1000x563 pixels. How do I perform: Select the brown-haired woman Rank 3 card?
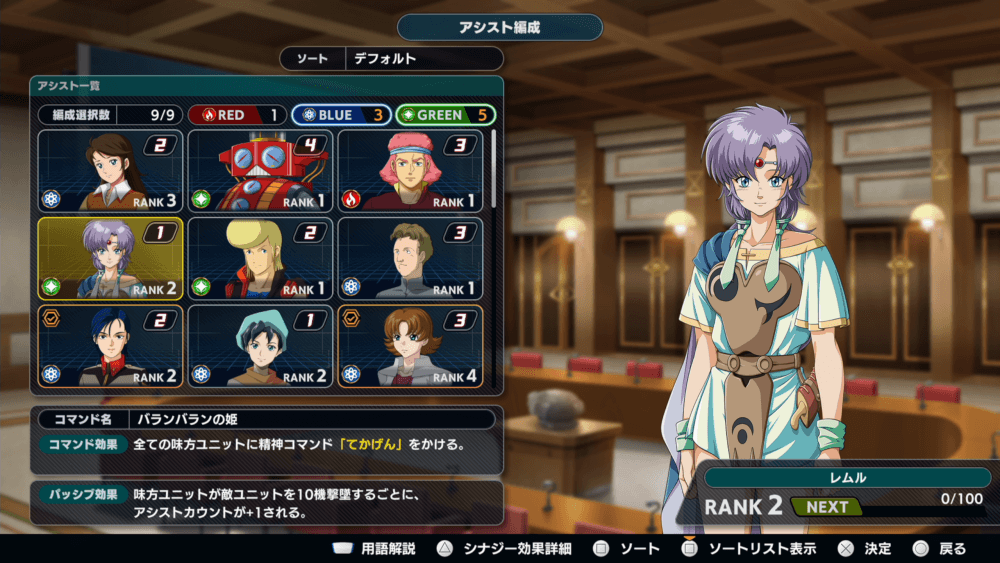coord(111,171)
